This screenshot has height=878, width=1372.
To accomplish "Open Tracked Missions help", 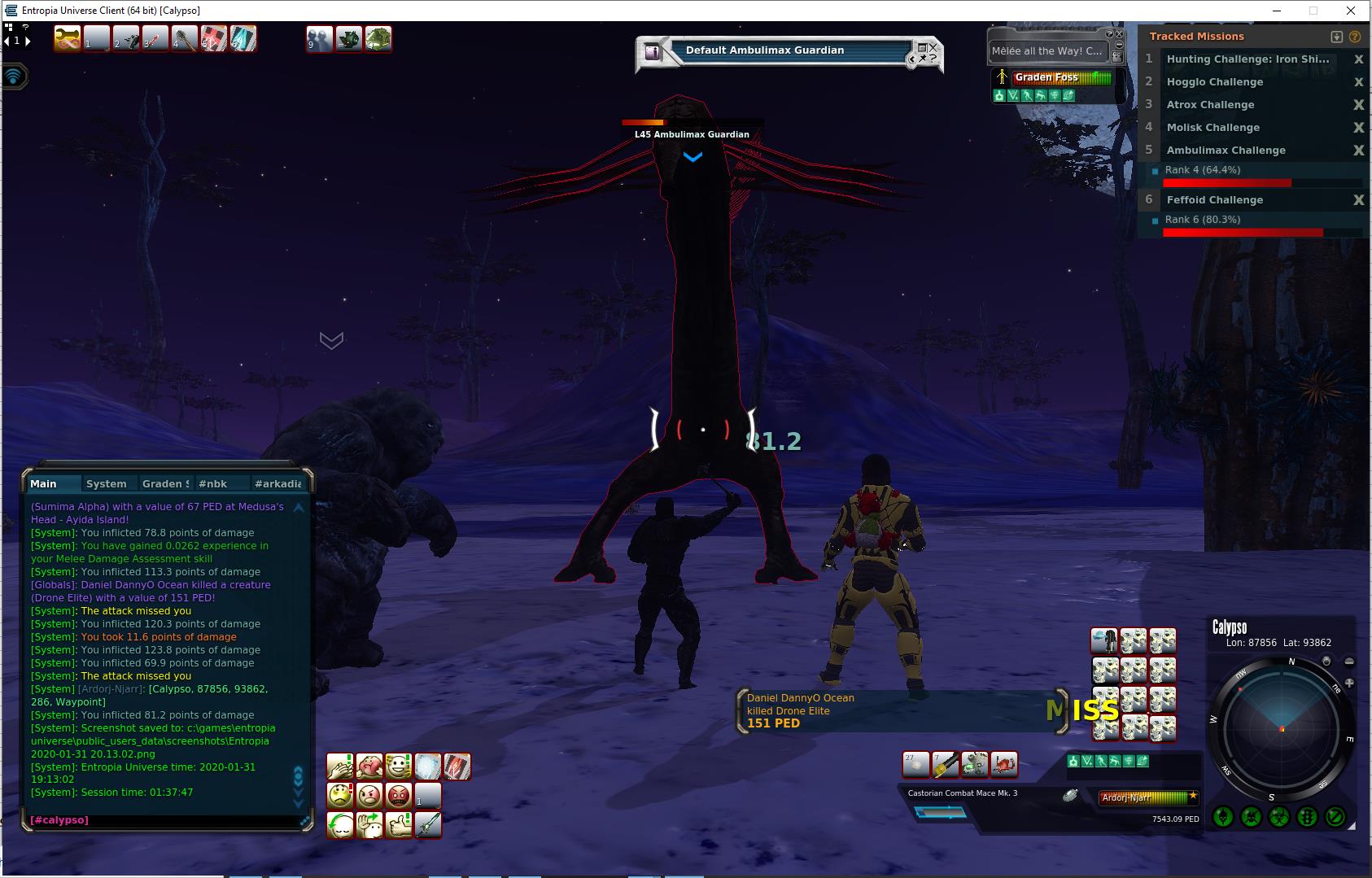I will (x=1355, y=37).
